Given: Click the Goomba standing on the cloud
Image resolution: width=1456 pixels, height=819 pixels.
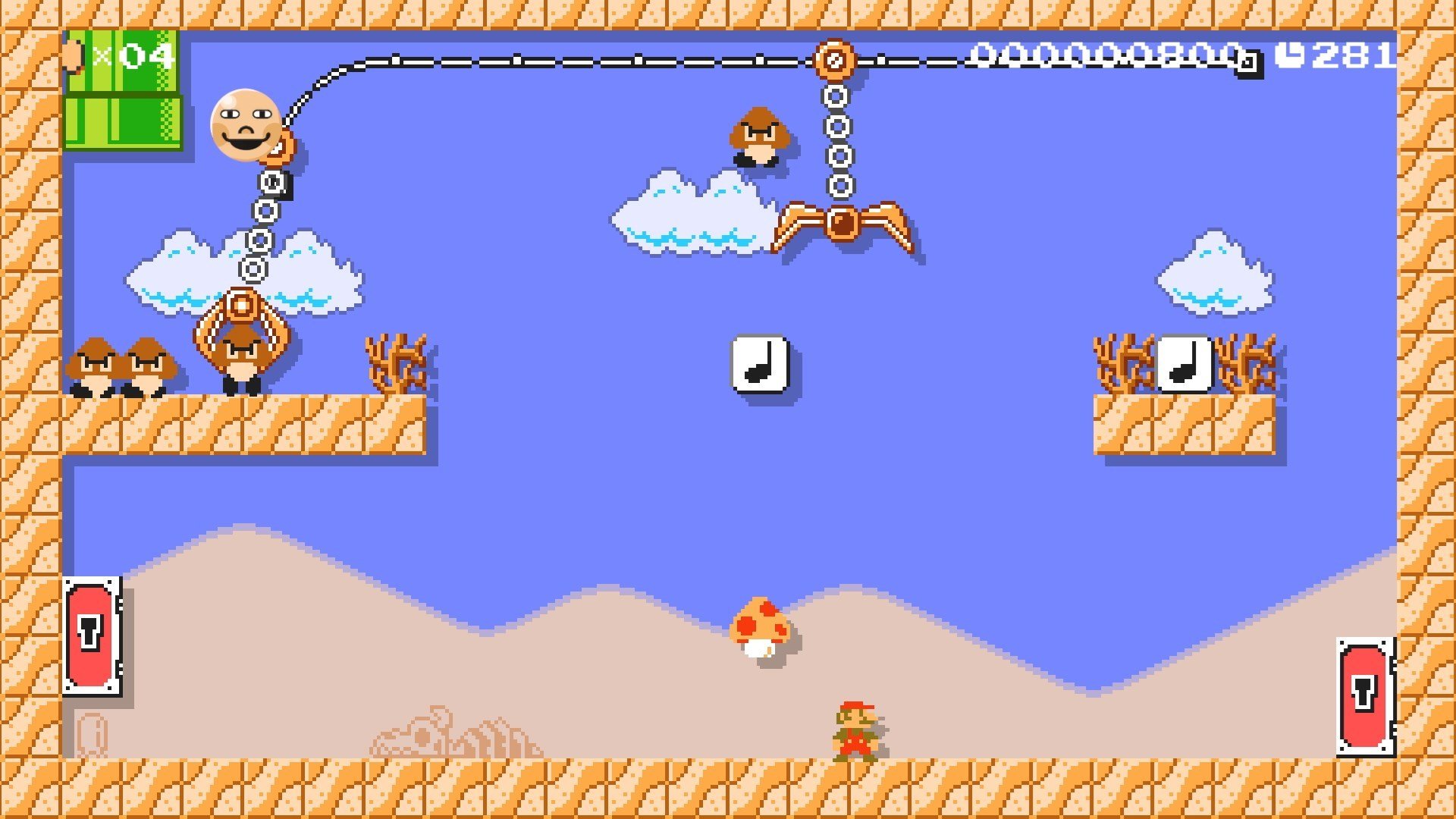Looking at the screenshot, I should coord(758,136).
